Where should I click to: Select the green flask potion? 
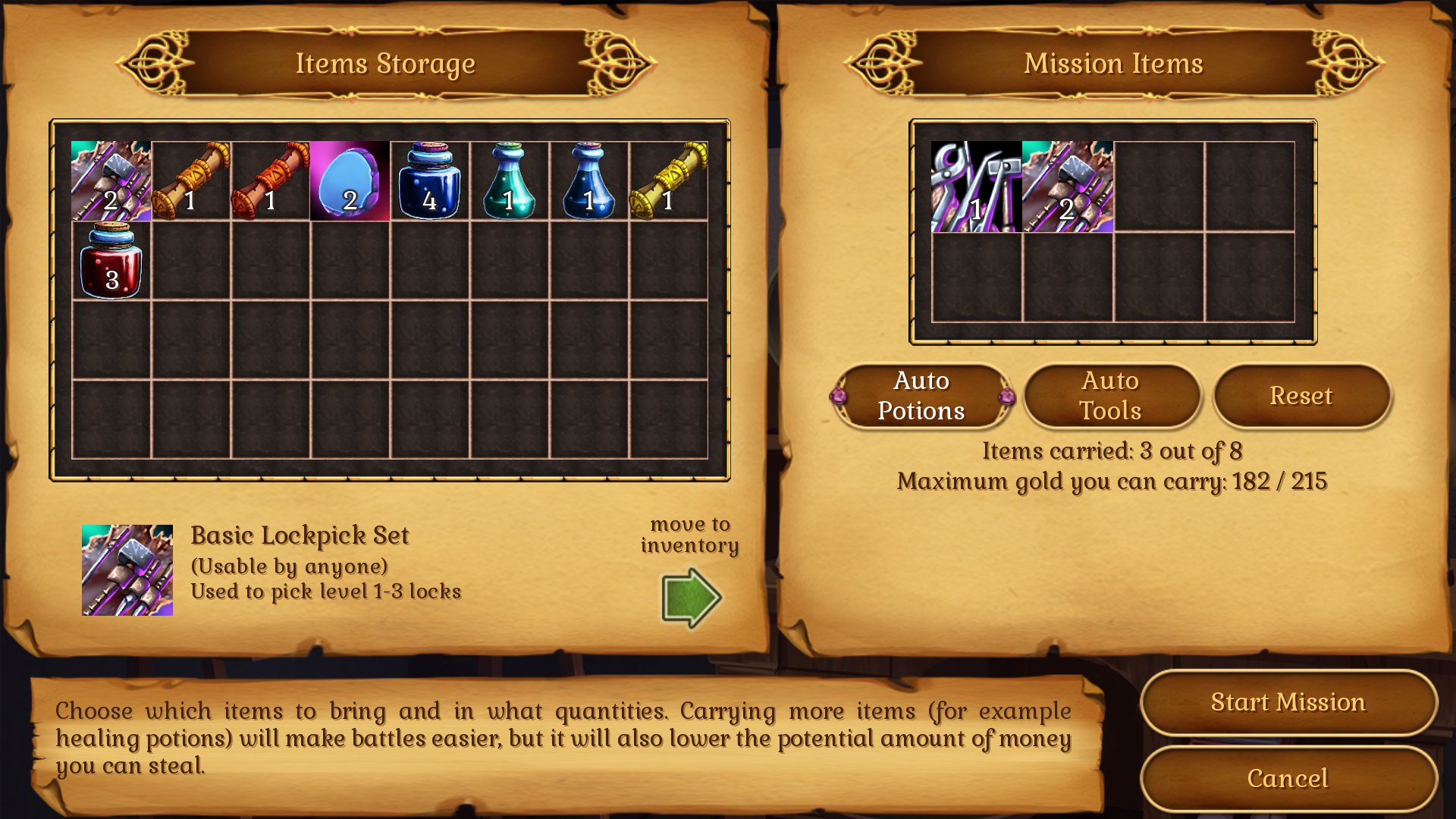click(508, 180)
